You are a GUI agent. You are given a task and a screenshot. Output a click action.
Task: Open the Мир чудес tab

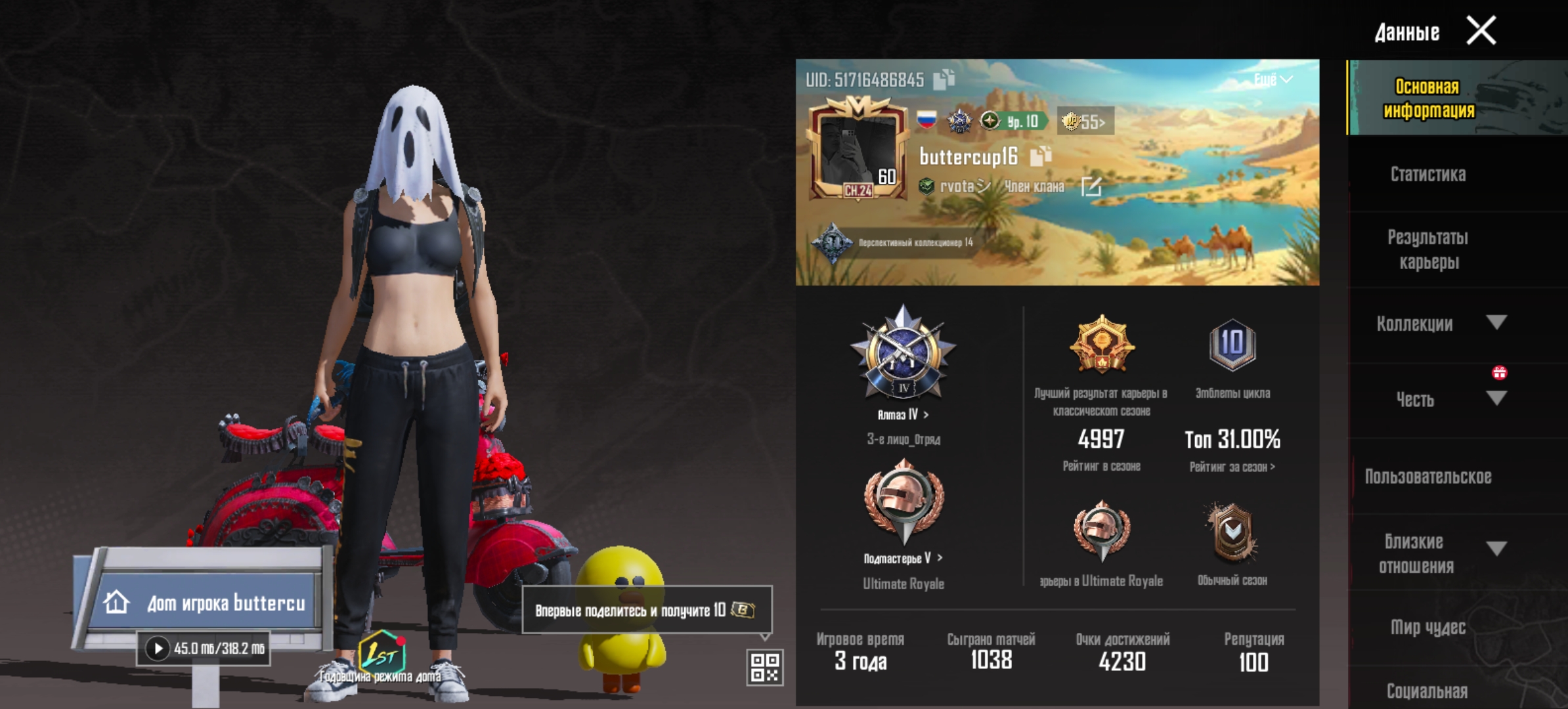pos(1427,628)
